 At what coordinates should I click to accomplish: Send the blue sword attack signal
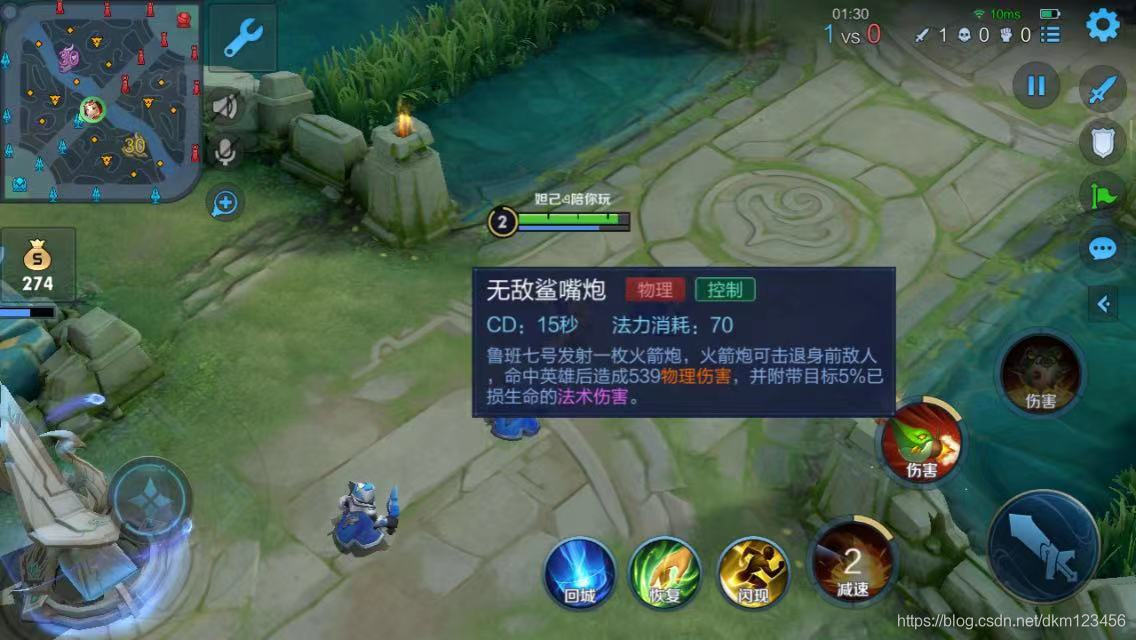pos(1102,92)
